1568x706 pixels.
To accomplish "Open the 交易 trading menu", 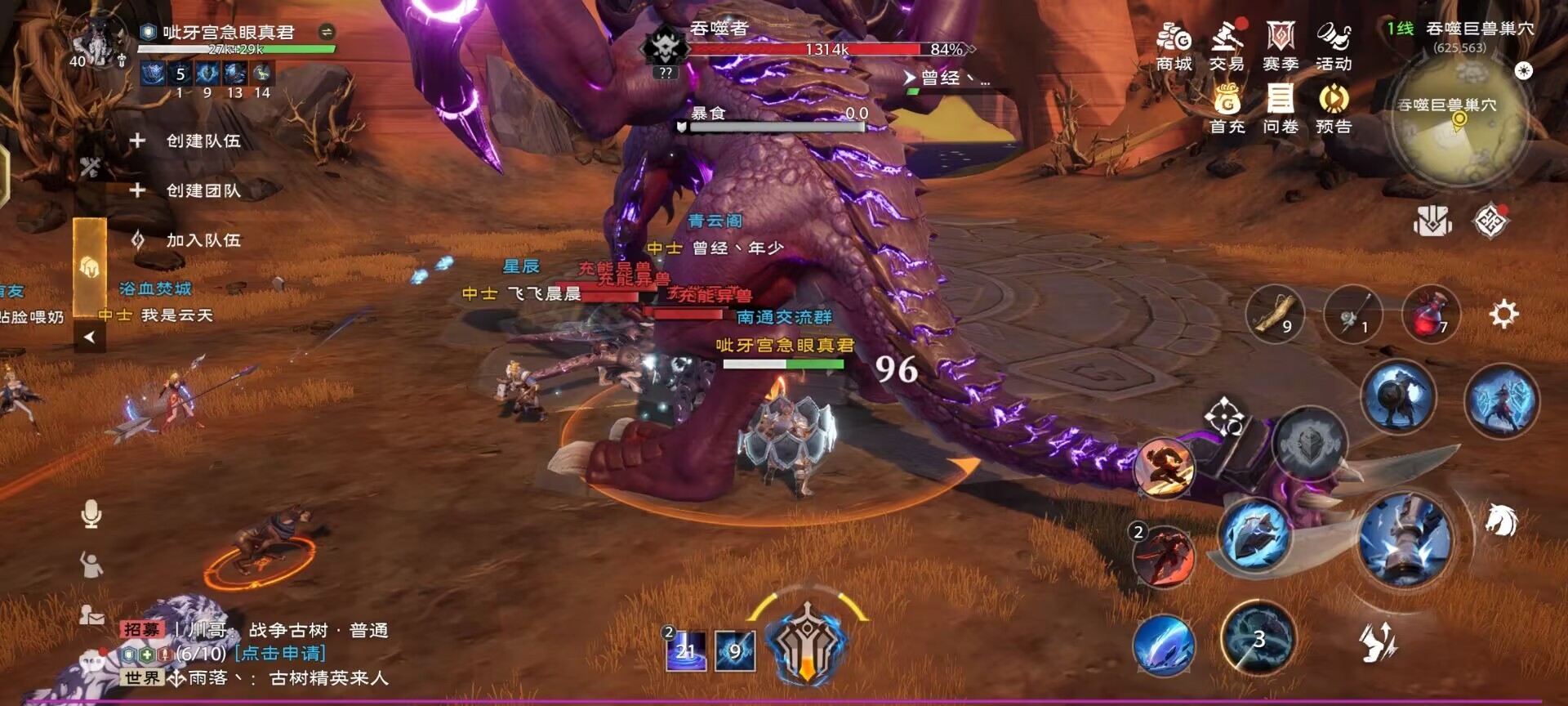I will click(1227, 47).
